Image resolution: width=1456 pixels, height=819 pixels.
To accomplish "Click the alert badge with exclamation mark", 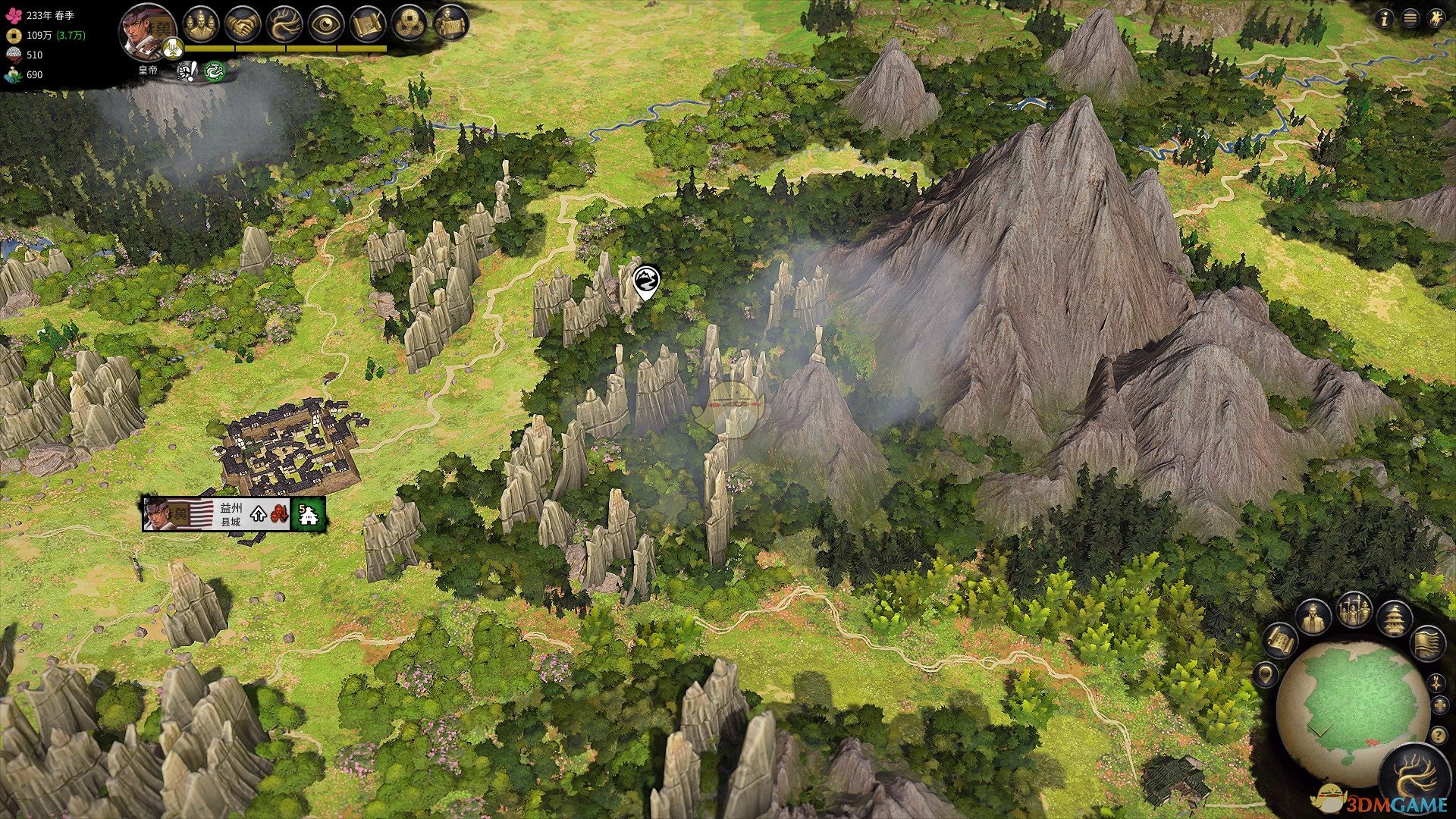I will click(x=187, y=71).
